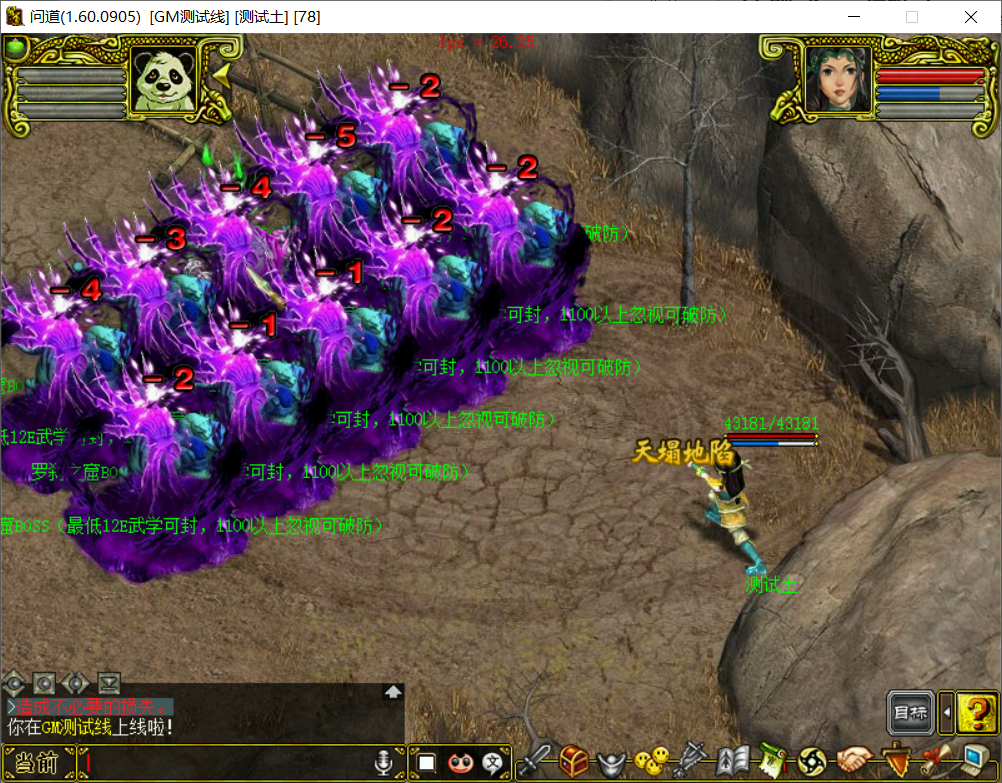Open the treasure chest inventory

(574, 762)
